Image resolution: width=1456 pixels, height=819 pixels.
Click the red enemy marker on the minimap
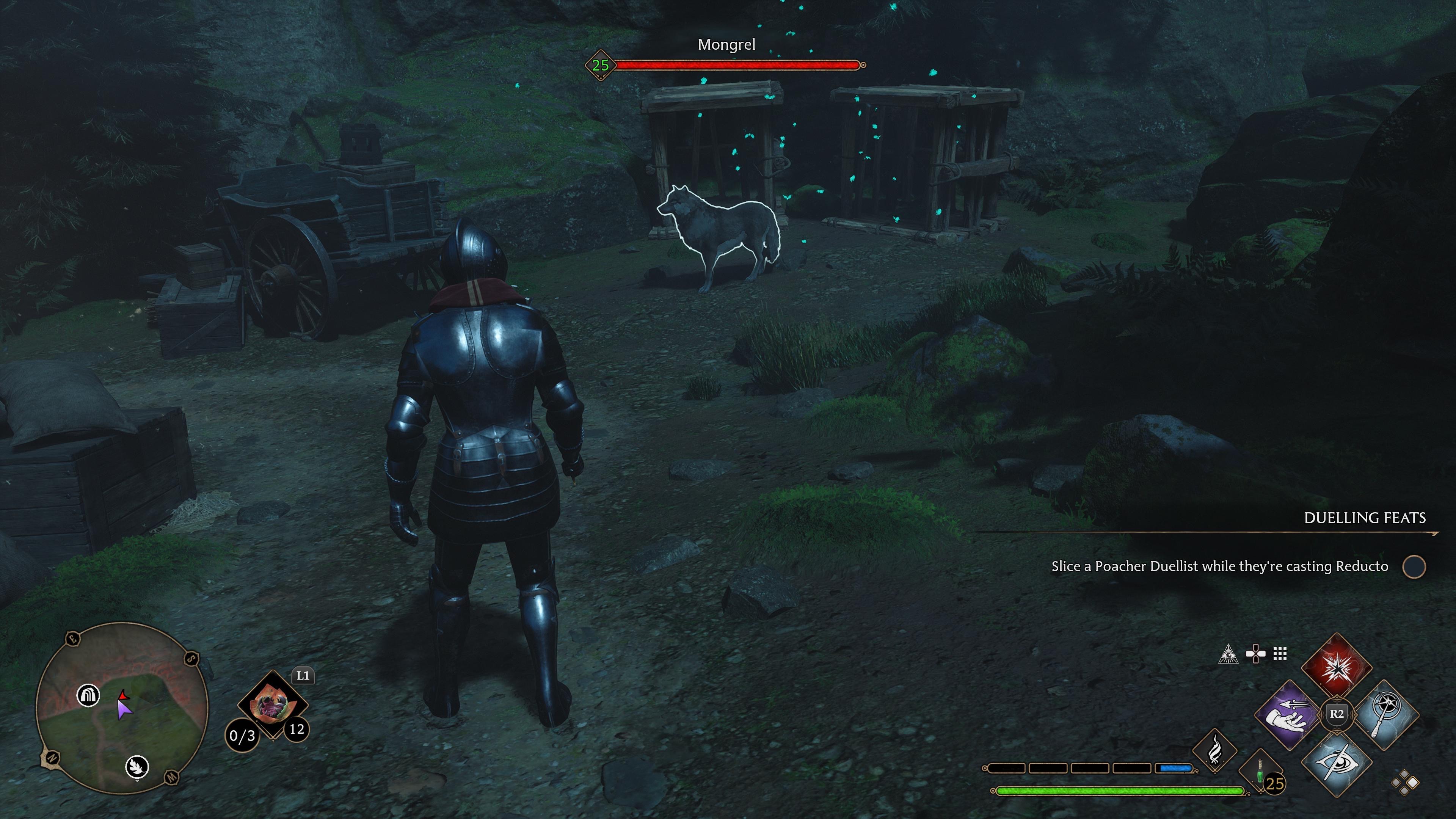click(x=123, y=695)
